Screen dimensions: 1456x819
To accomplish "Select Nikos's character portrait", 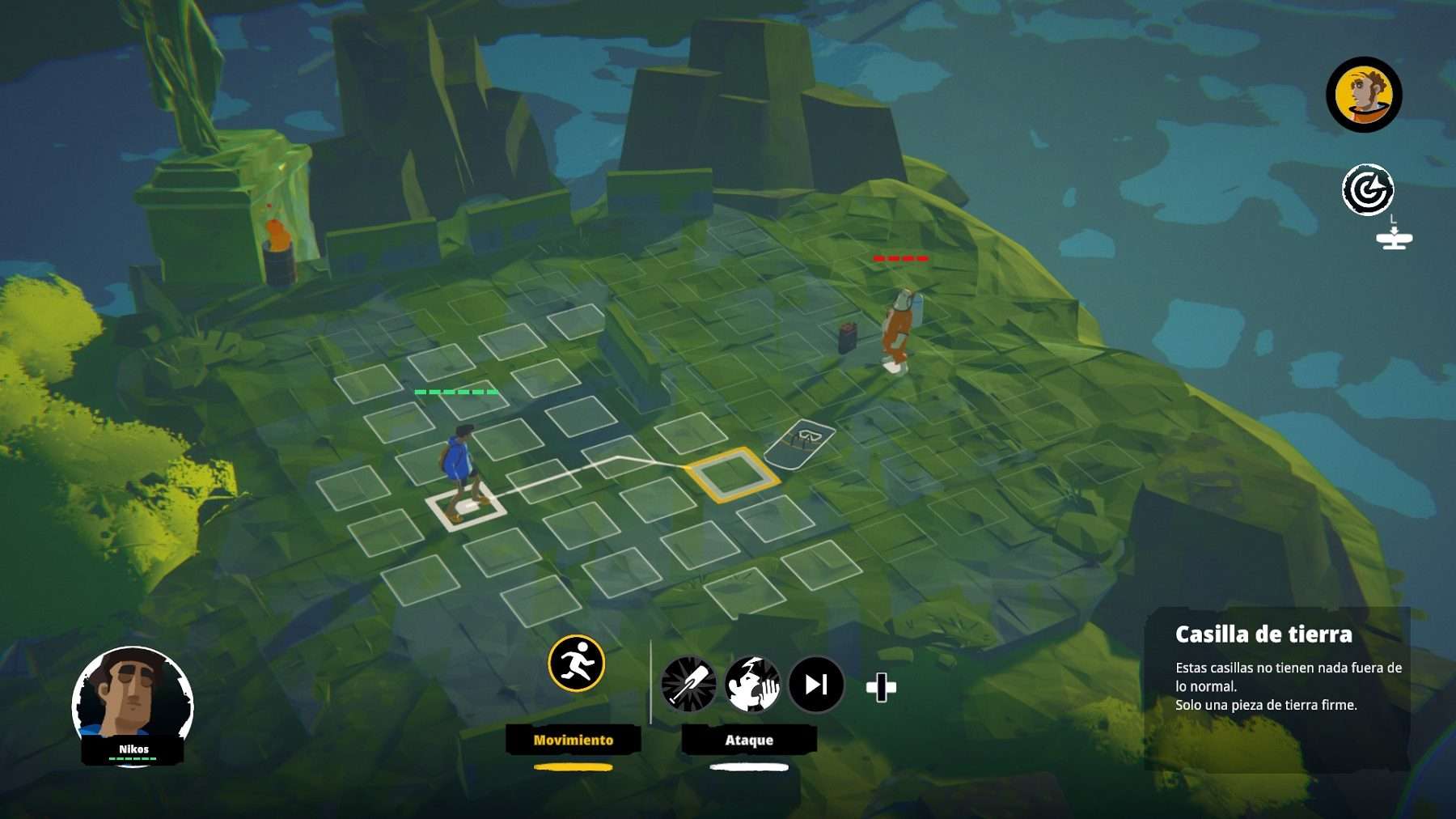I will 133,699.
